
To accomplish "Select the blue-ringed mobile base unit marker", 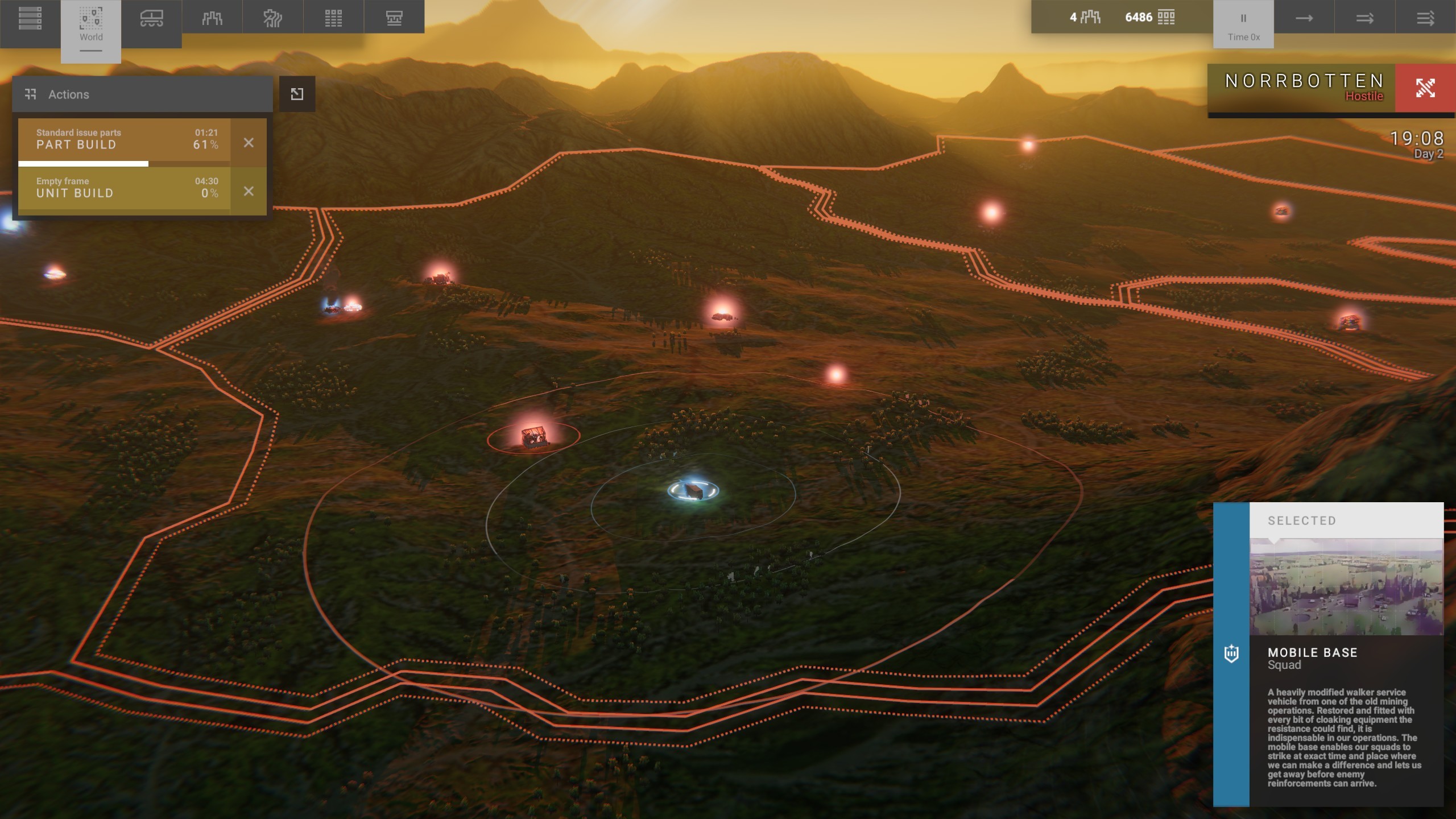I will (x=693, y=490).
